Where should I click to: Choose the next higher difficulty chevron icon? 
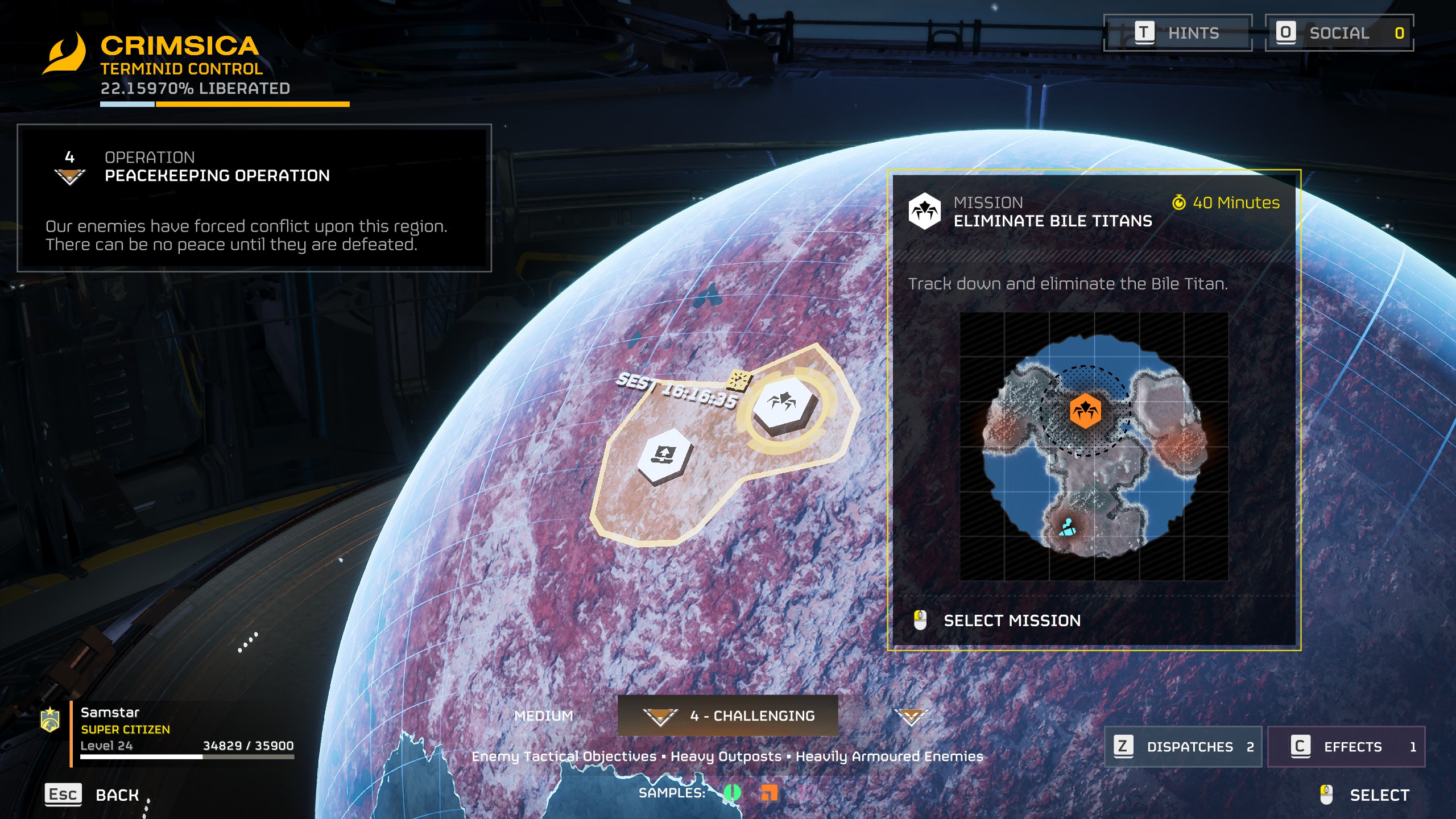pos(911,717)
